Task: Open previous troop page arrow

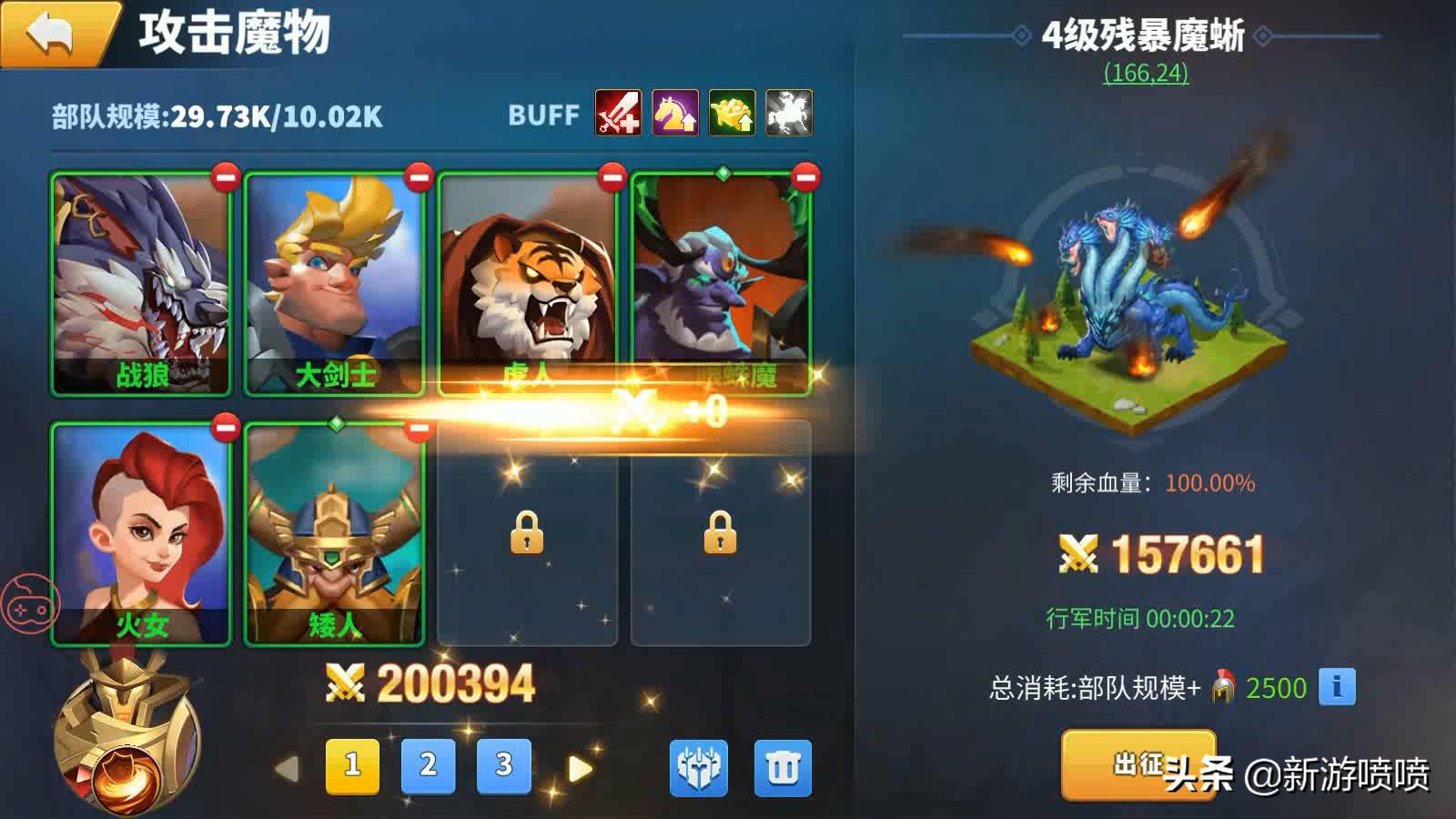Action: coord(285,767)
